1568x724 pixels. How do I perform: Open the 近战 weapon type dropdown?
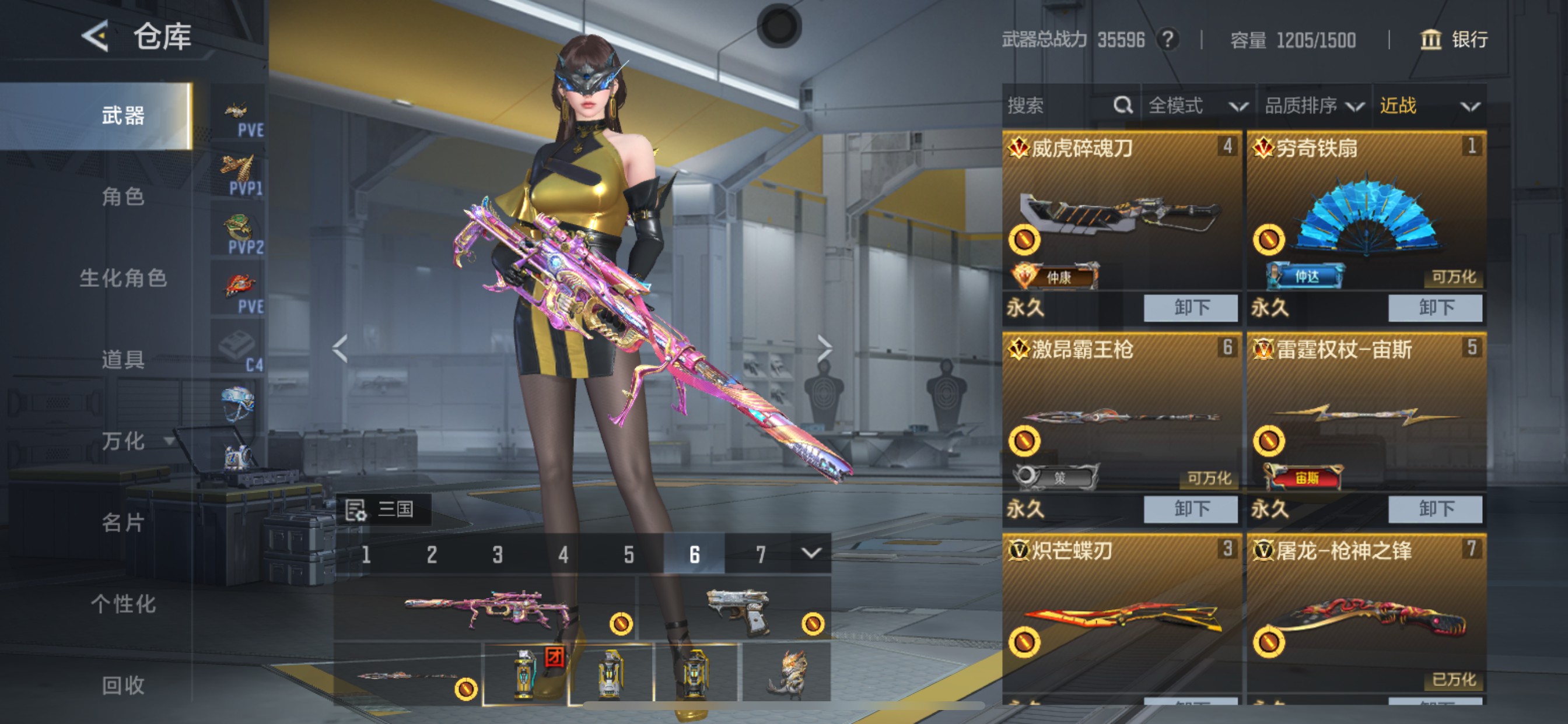tap(1428, 106)
